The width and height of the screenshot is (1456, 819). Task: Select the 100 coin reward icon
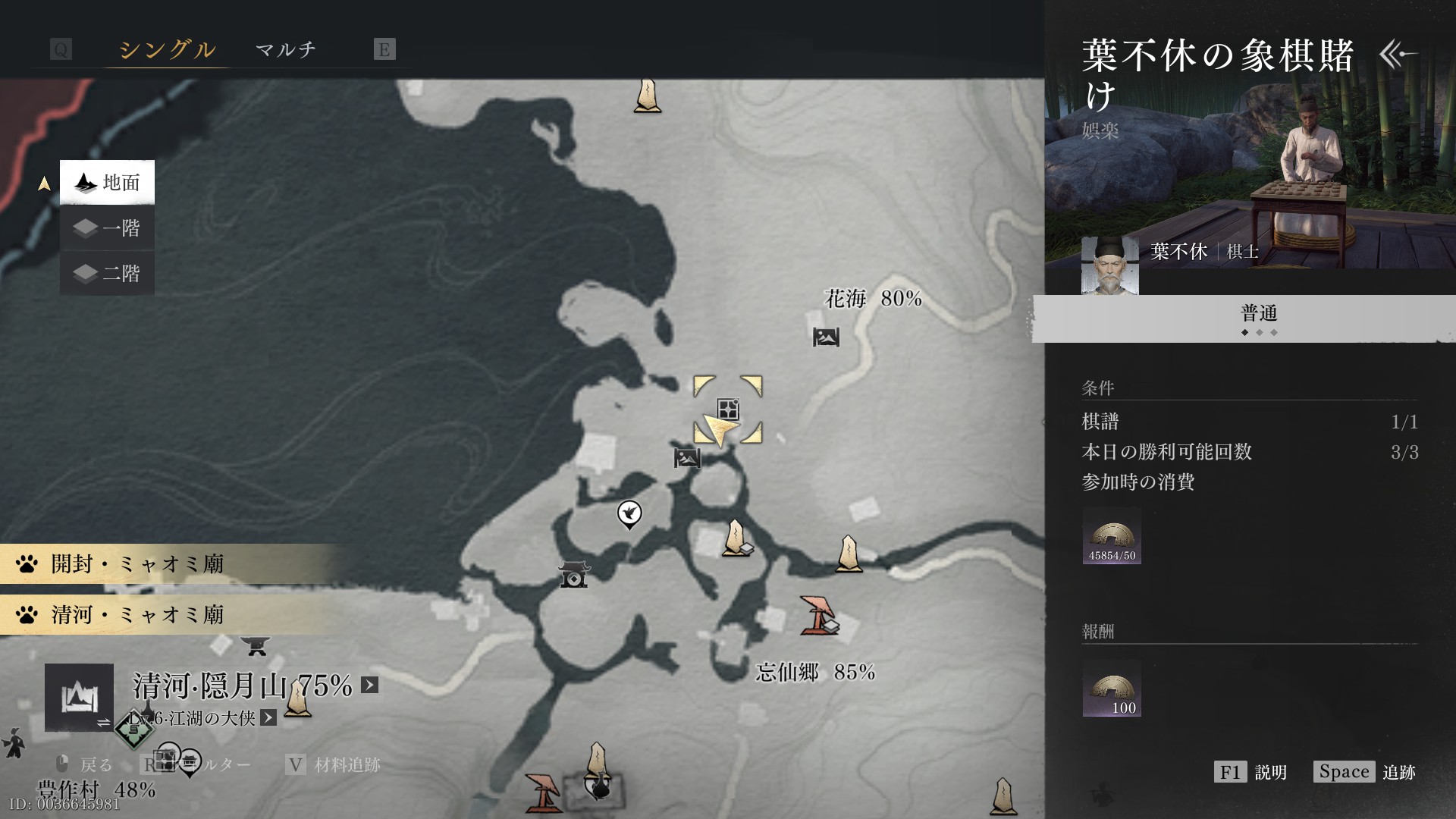tap(1112, 689)
